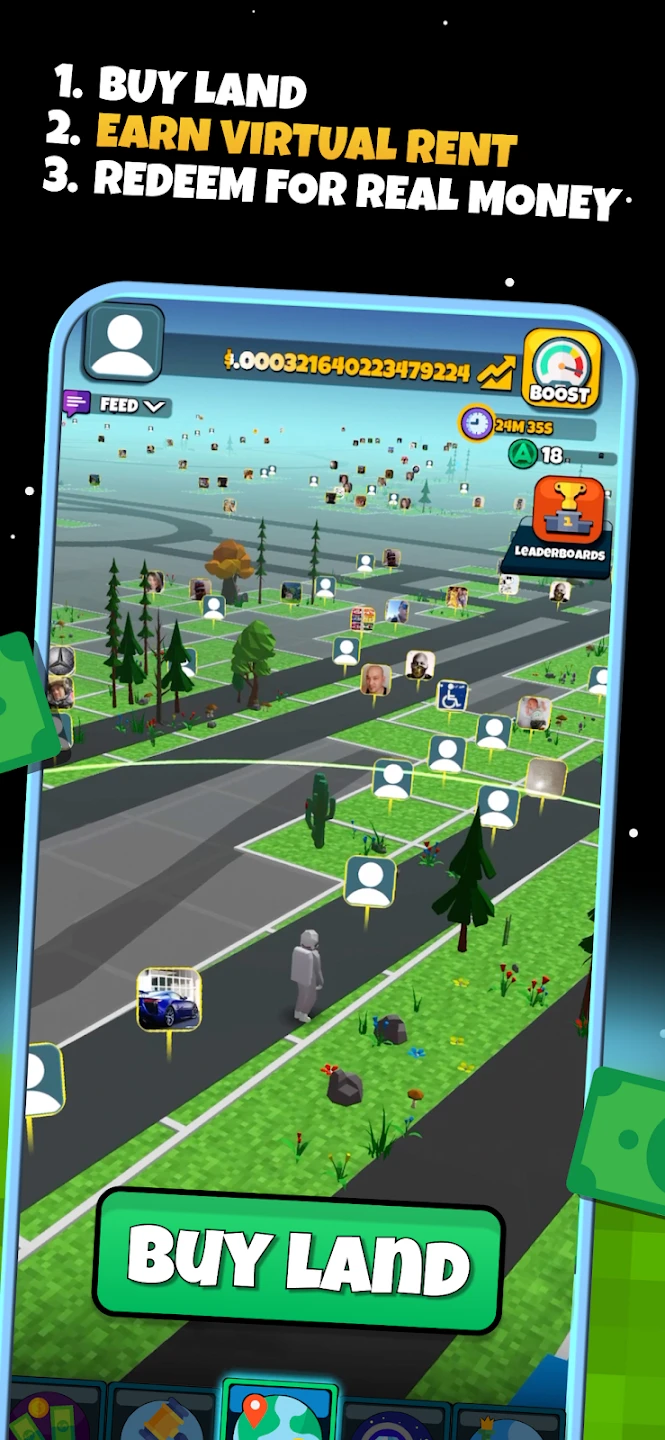665x1440 pixels.
Task: Select the Mercedes logo property marker
Action: 62,660
